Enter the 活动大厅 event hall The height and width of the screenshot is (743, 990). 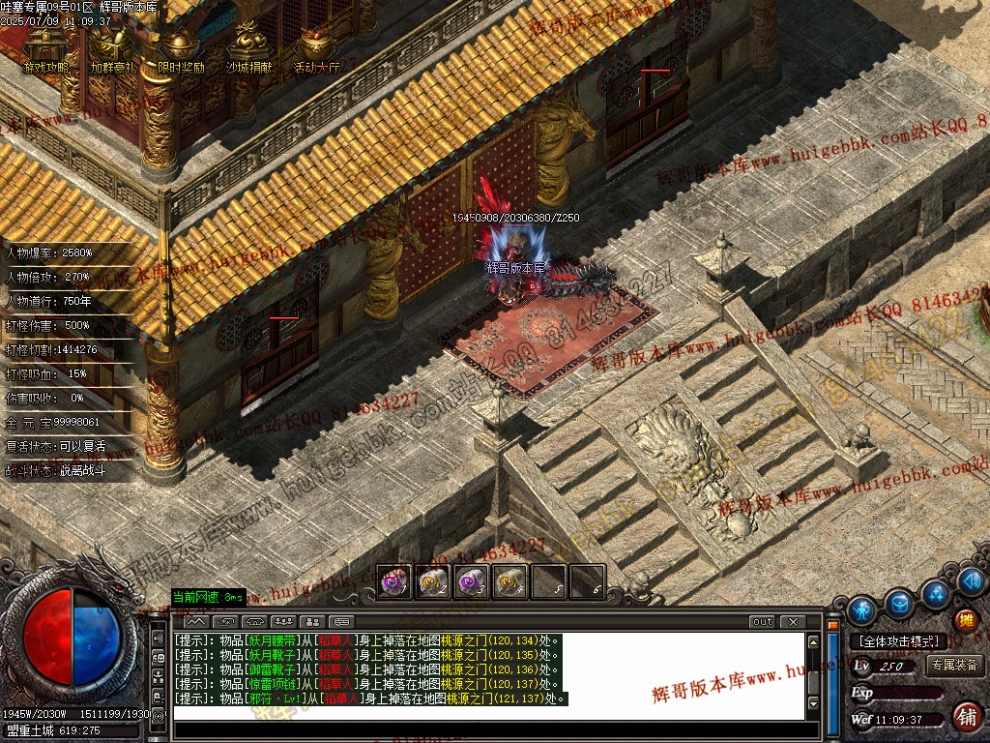(316, 51)
